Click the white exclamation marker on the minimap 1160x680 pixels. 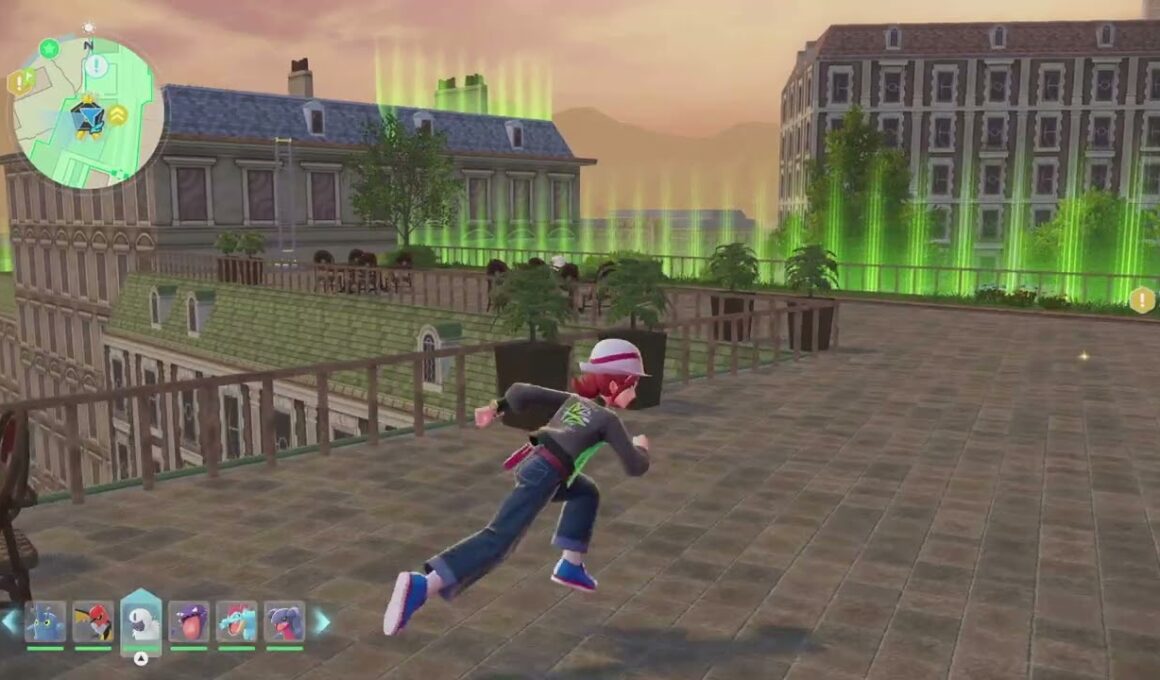(96, 66)
